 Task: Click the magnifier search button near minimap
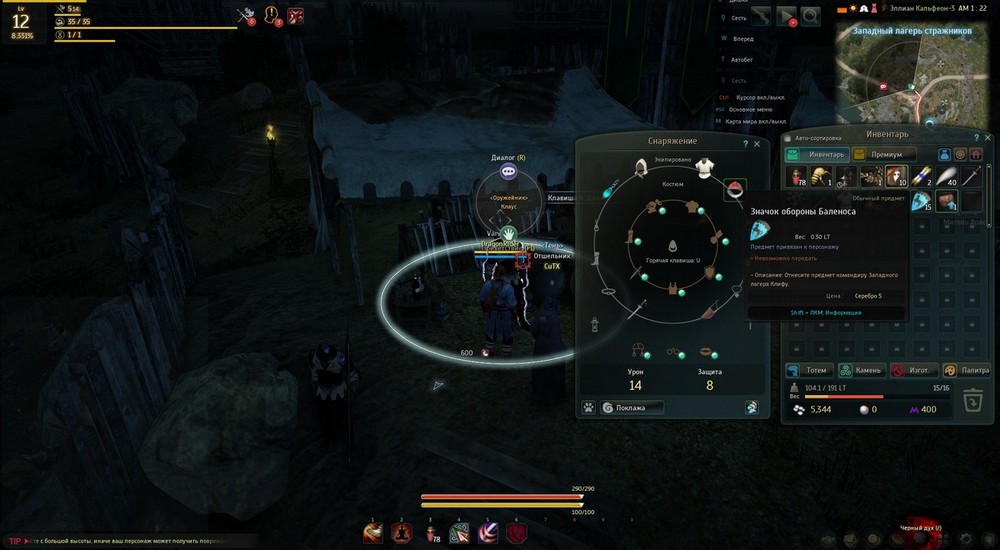(809, 16)
